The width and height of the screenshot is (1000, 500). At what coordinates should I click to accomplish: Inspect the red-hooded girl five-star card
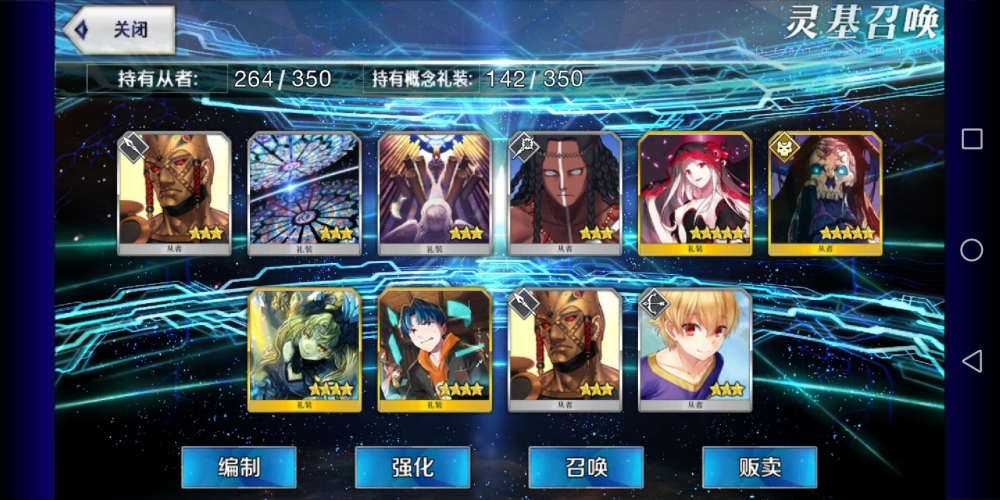coord(695,193)
